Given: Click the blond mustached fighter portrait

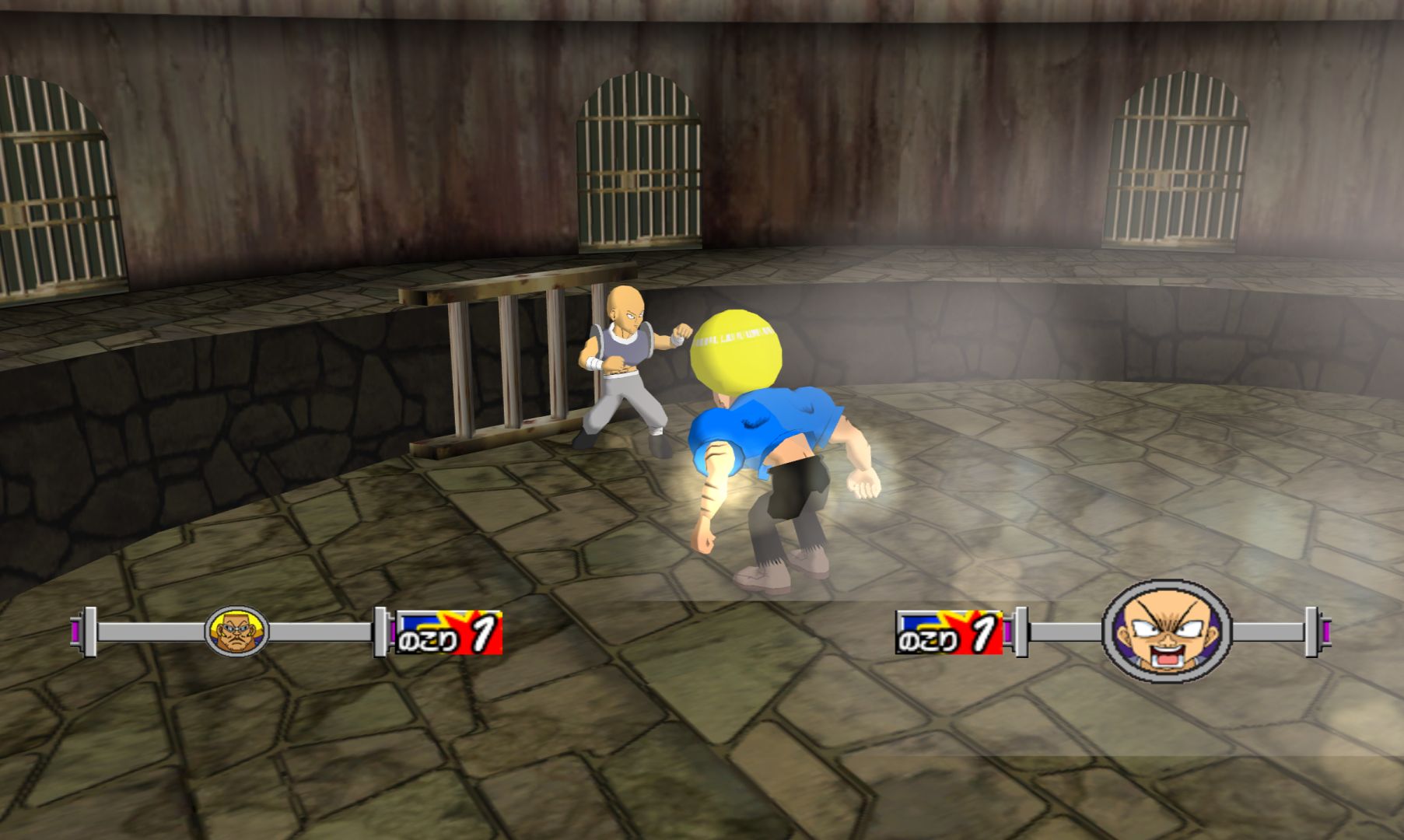Looking at the screenshot, I should 236,631.
